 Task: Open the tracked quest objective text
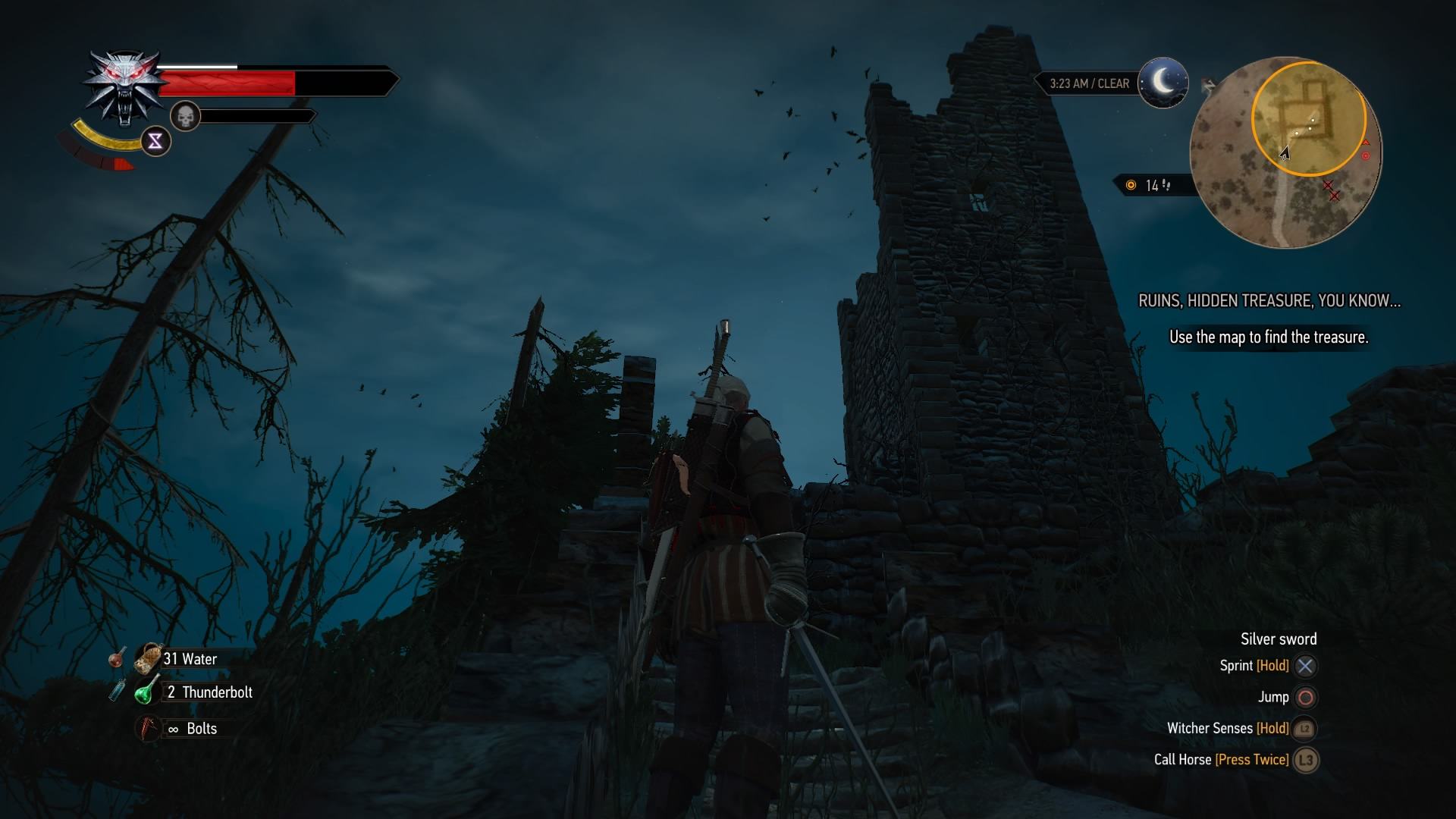[1269, 337]
